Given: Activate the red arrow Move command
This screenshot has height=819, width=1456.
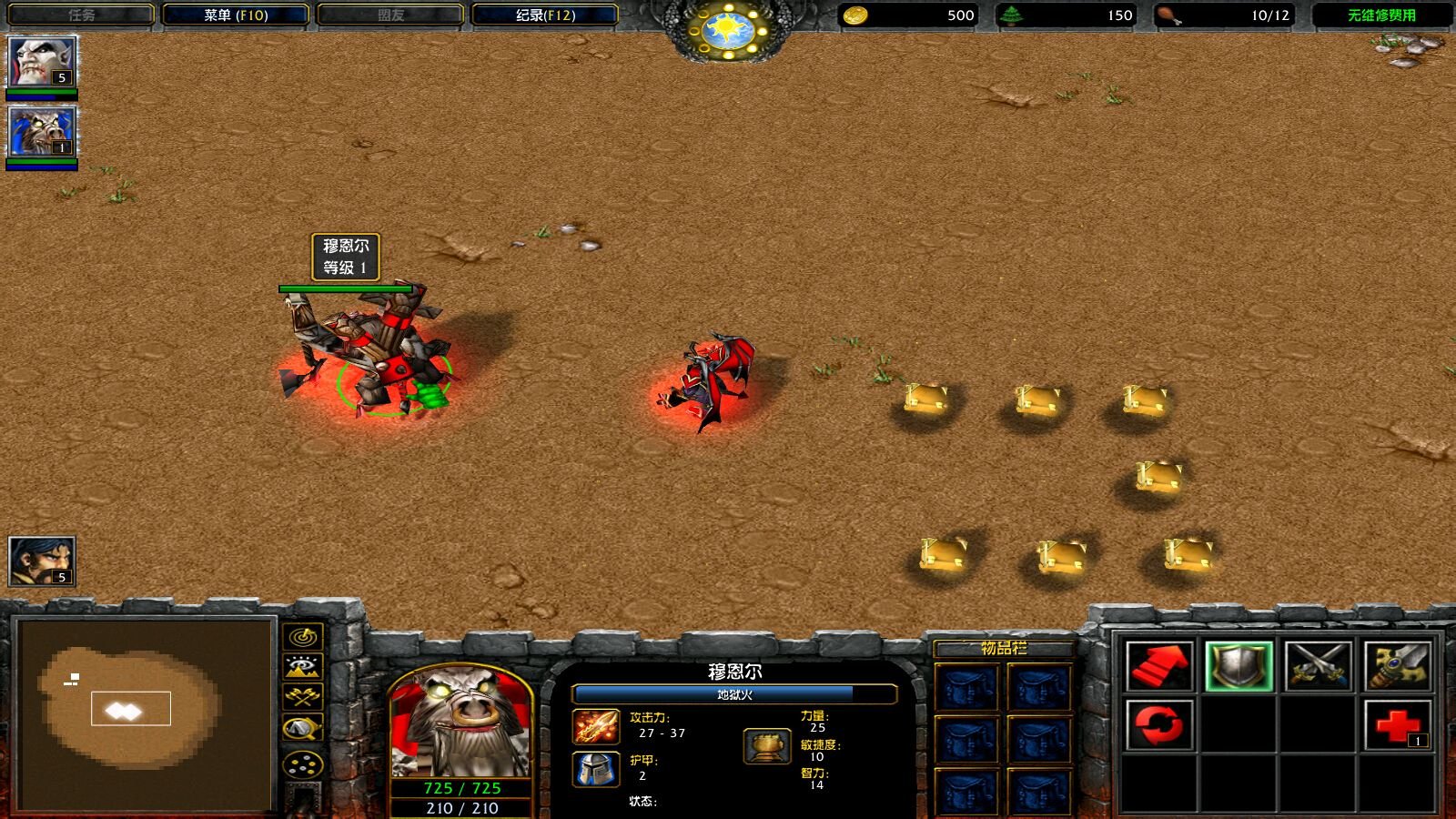Looking at the screenshot, I should pyautogui.click(x=1158, y=666).
